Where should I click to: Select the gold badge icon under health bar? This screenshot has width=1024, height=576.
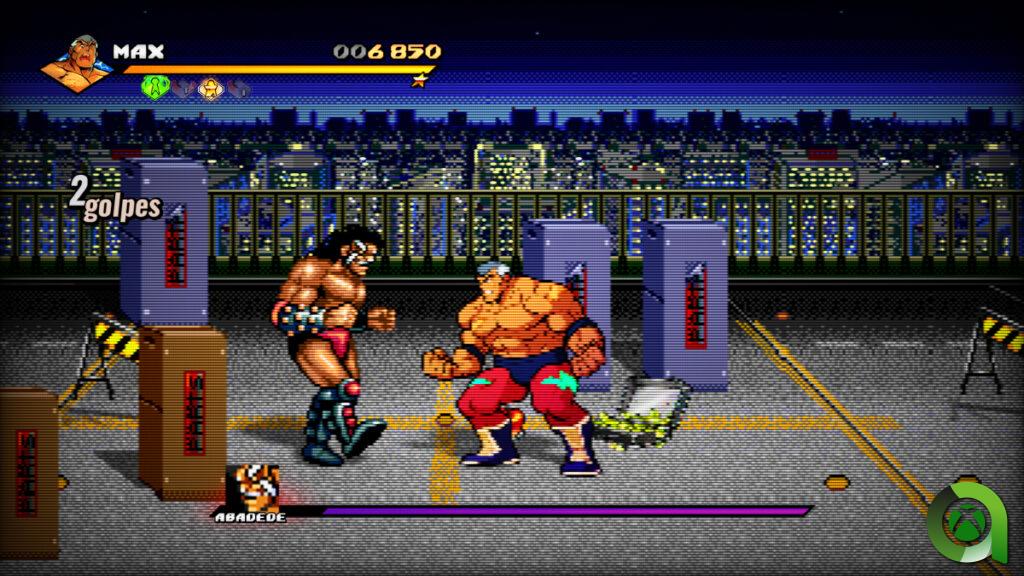click(x=209, y=88)
